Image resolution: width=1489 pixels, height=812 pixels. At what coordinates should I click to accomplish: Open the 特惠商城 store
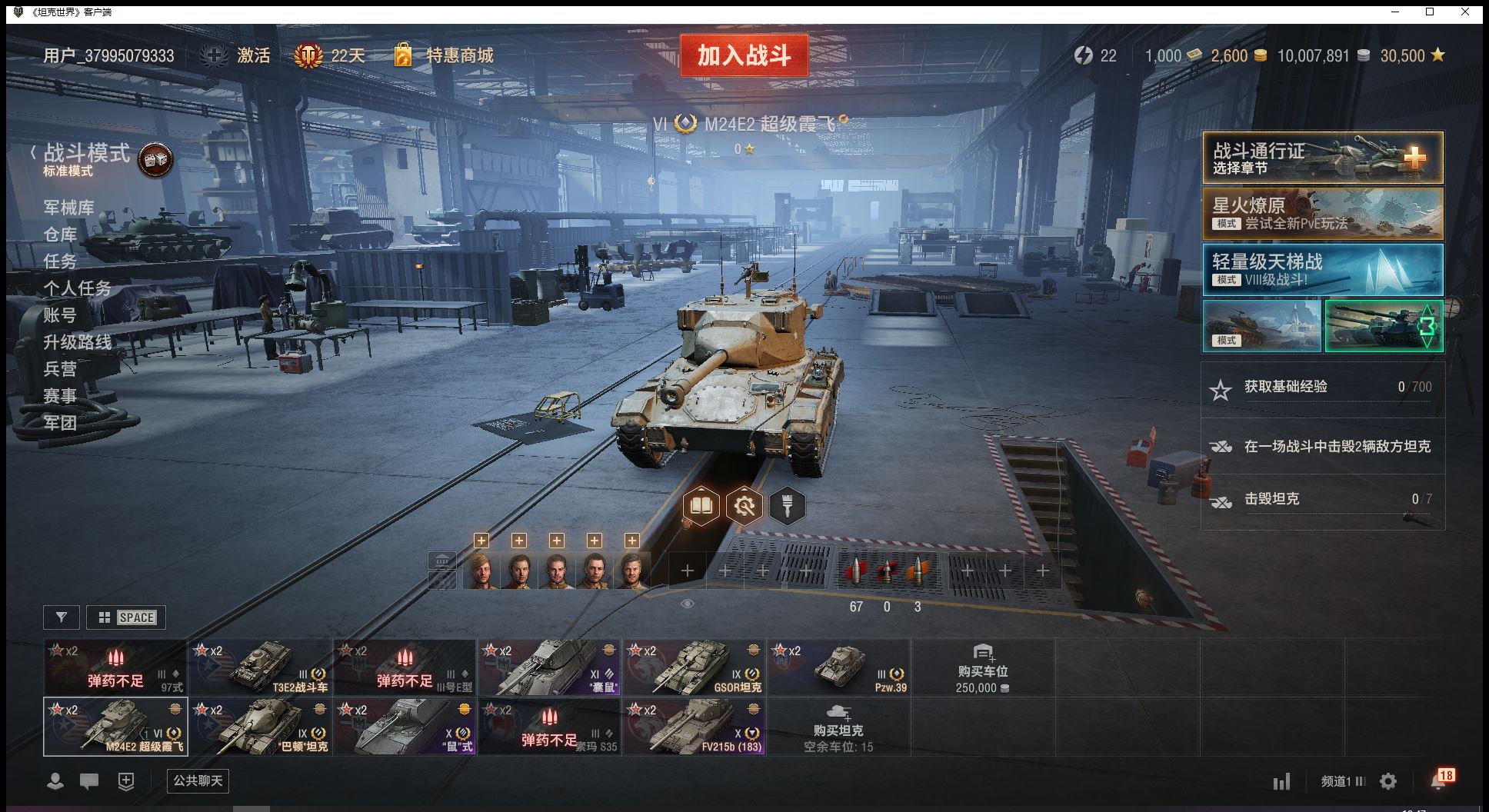click(x=445, y=55)
